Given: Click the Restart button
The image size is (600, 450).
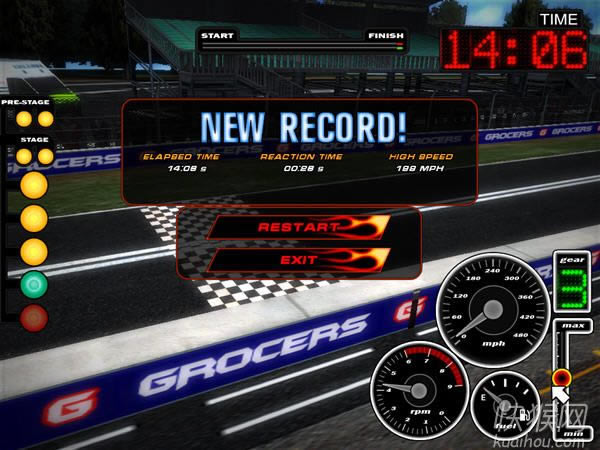Looking at the screenshot, I should click(x=298, y=227).
